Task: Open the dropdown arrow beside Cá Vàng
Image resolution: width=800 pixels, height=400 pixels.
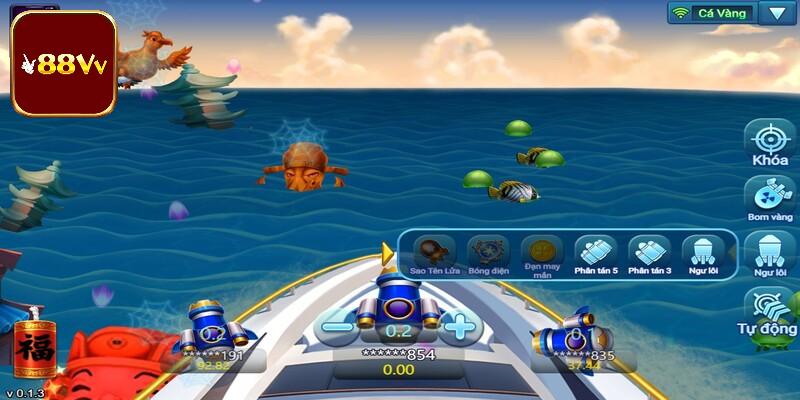Action: click(x=775, y=13)
